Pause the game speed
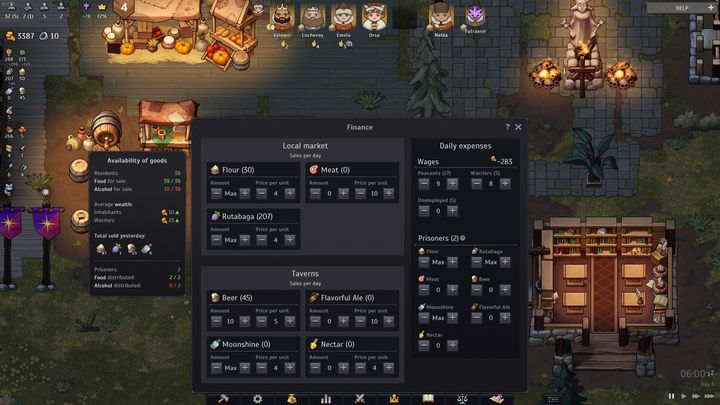720x405 pixels. pos(671,396)
